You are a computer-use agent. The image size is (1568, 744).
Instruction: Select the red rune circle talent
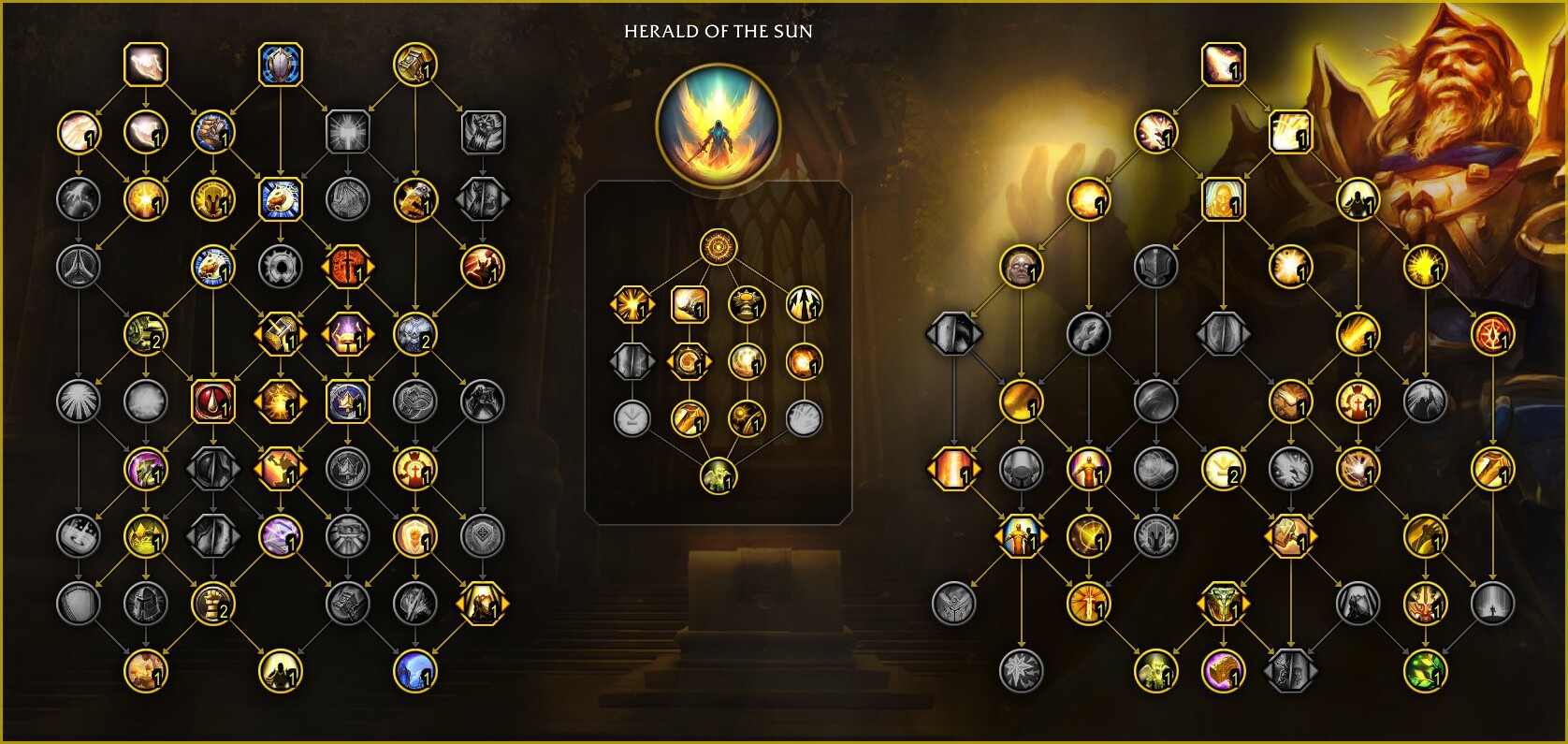[x=1492, y=334]
